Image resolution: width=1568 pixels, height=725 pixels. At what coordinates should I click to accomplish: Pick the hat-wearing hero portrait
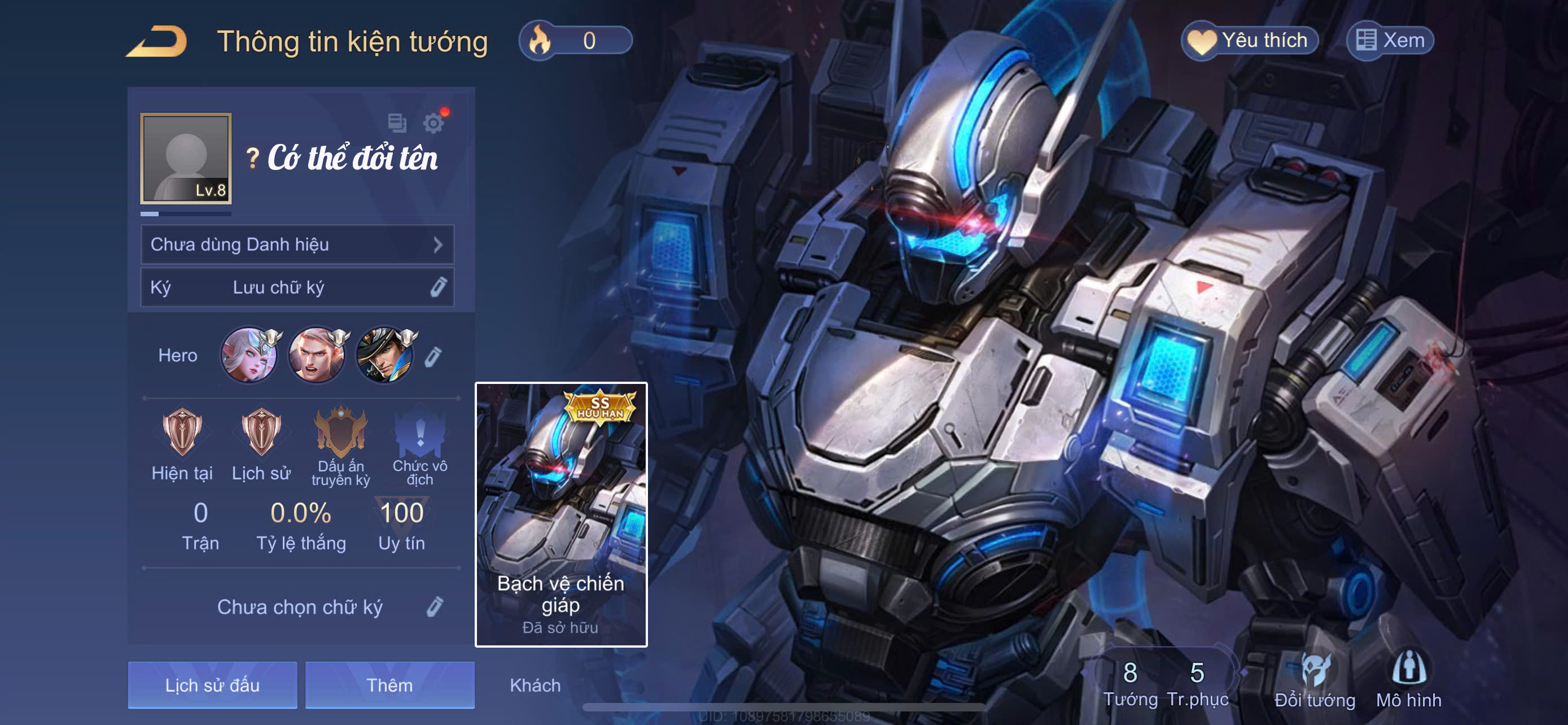(385, 355)
